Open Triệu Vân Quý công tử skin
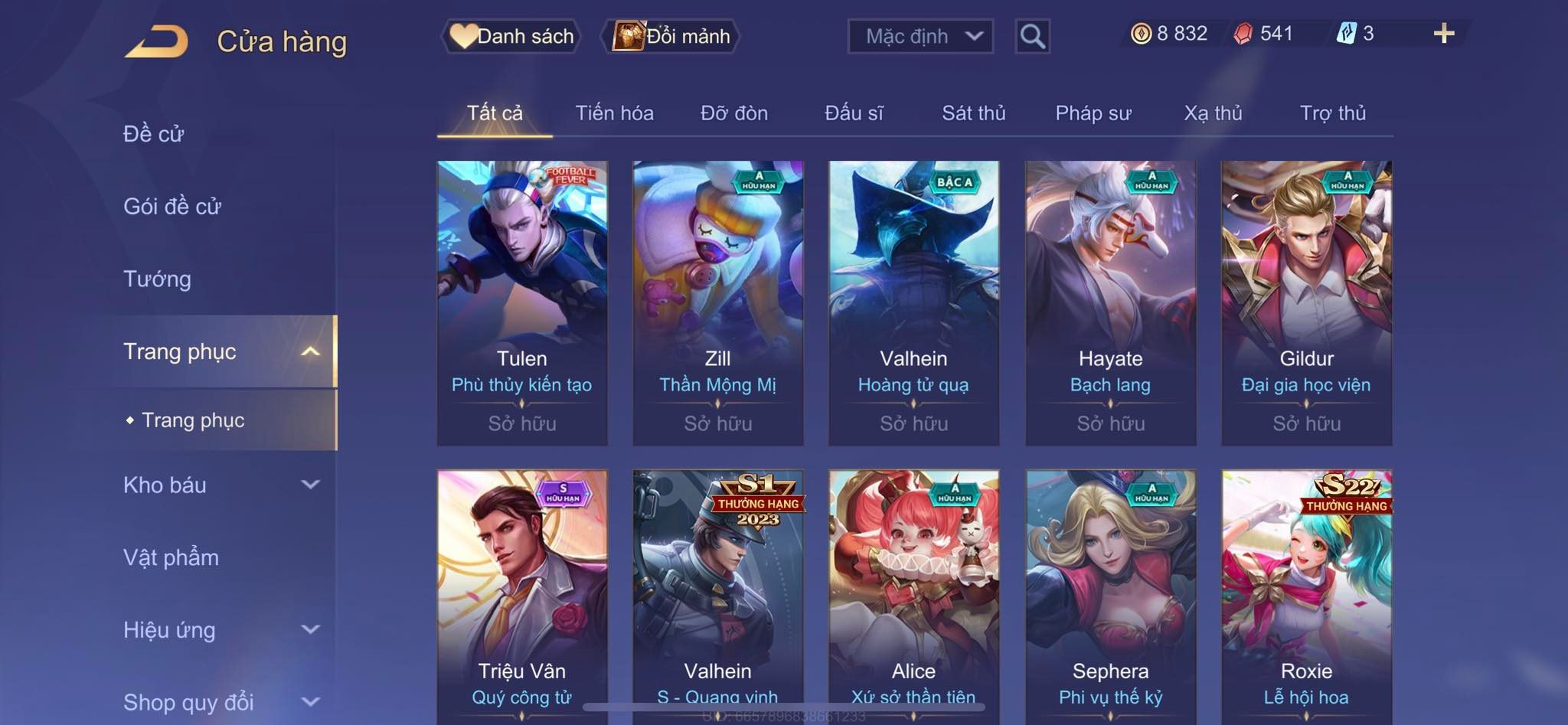 coord(522,596)
